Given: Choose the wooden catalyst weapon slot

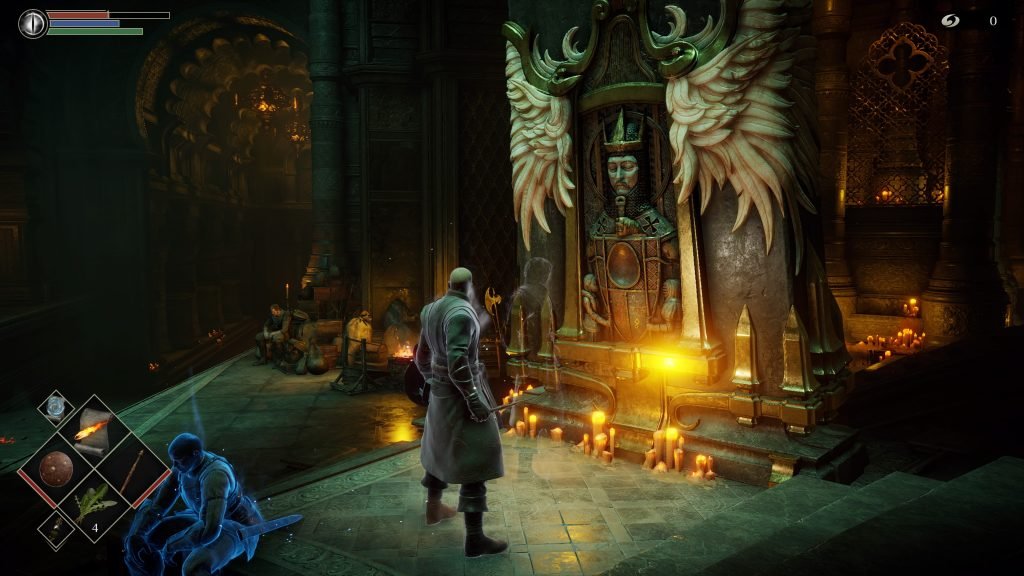Looking at the screenshot, I should click(132, 469).
